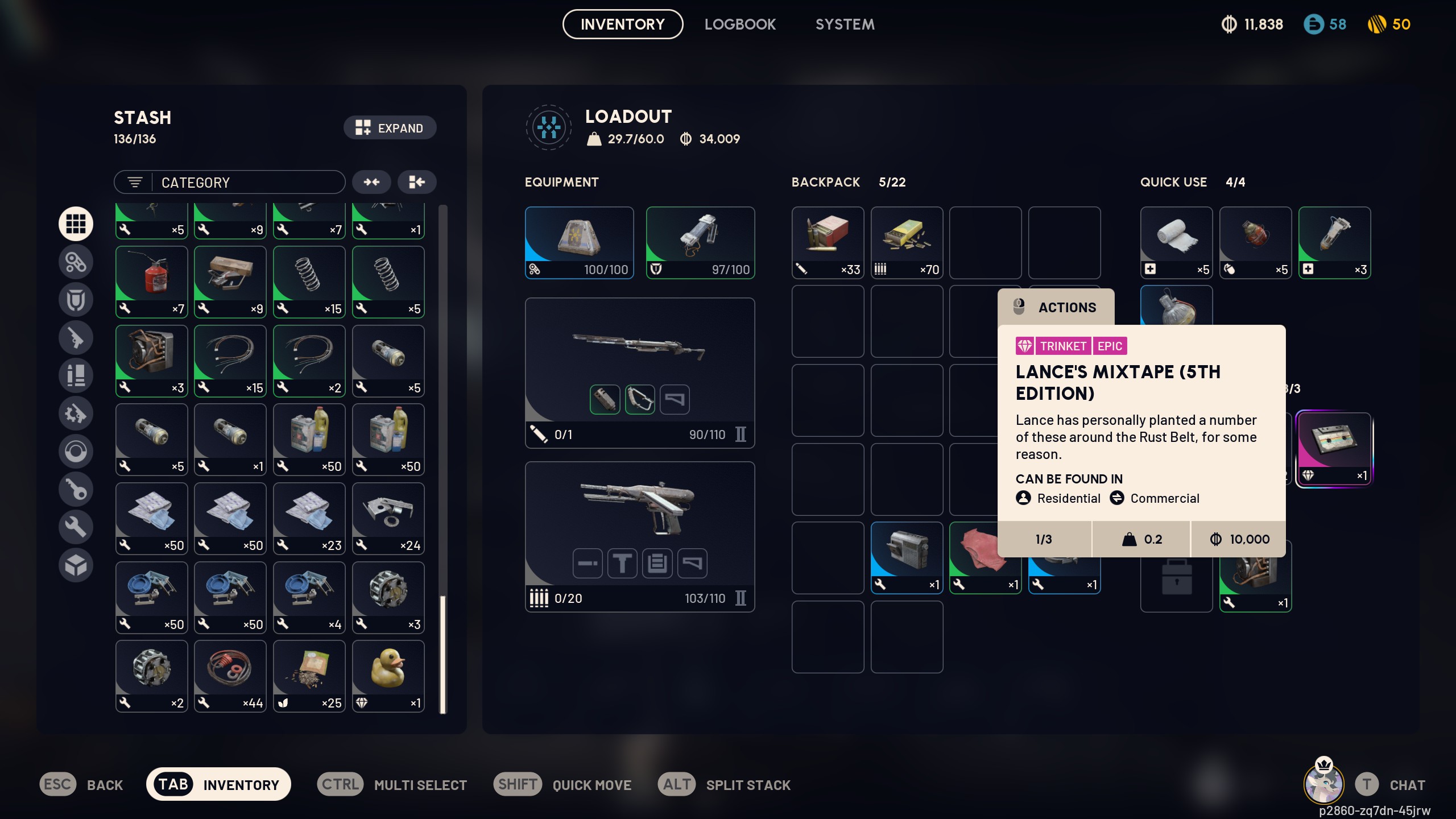The height and width of the screenshot is (819, 1456).
Task: Expand the stash capacity
Action: (390, 128)
